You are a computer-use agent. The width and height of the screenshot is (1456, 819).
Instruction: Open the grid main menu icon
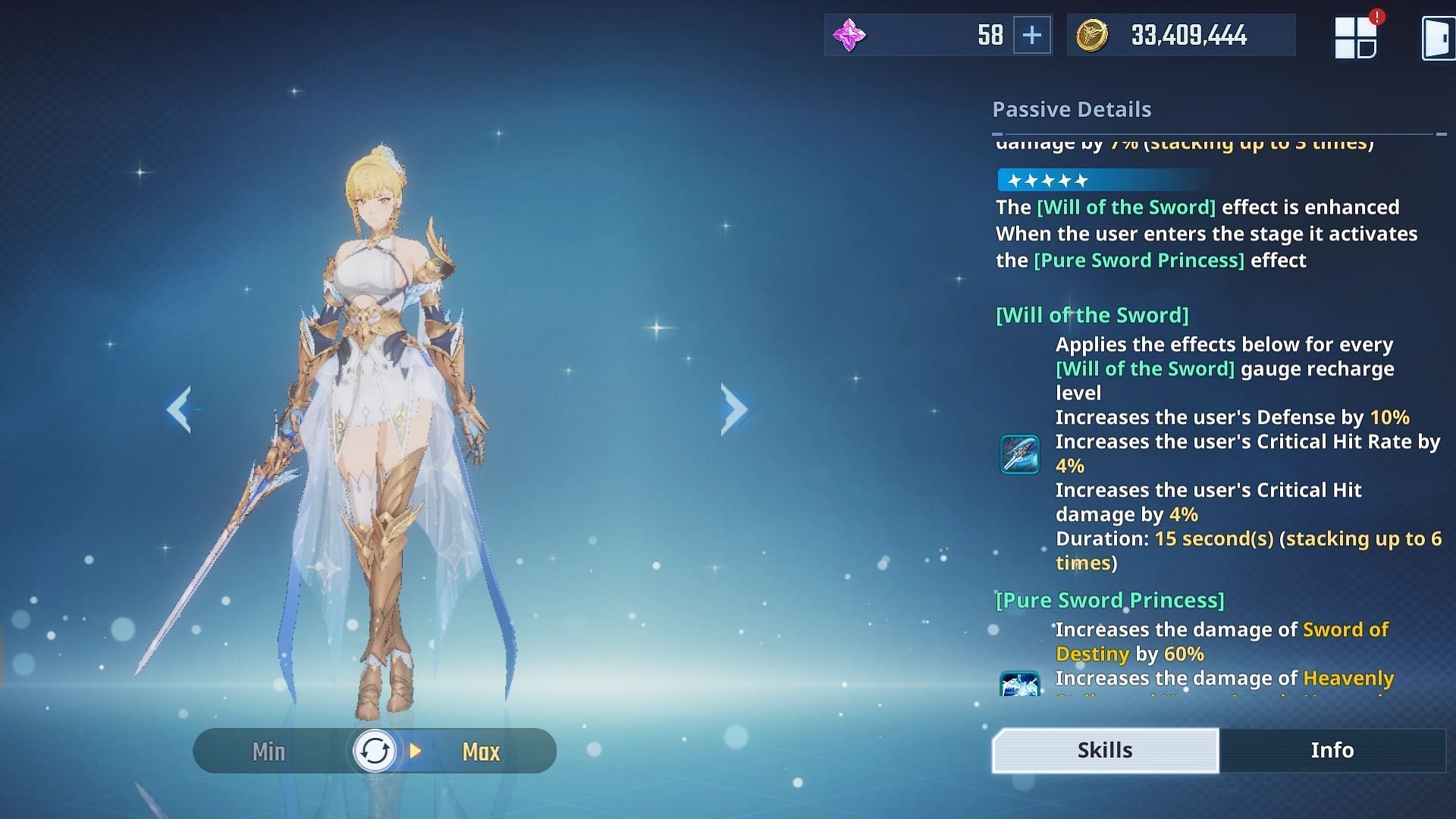[1355, 37]
